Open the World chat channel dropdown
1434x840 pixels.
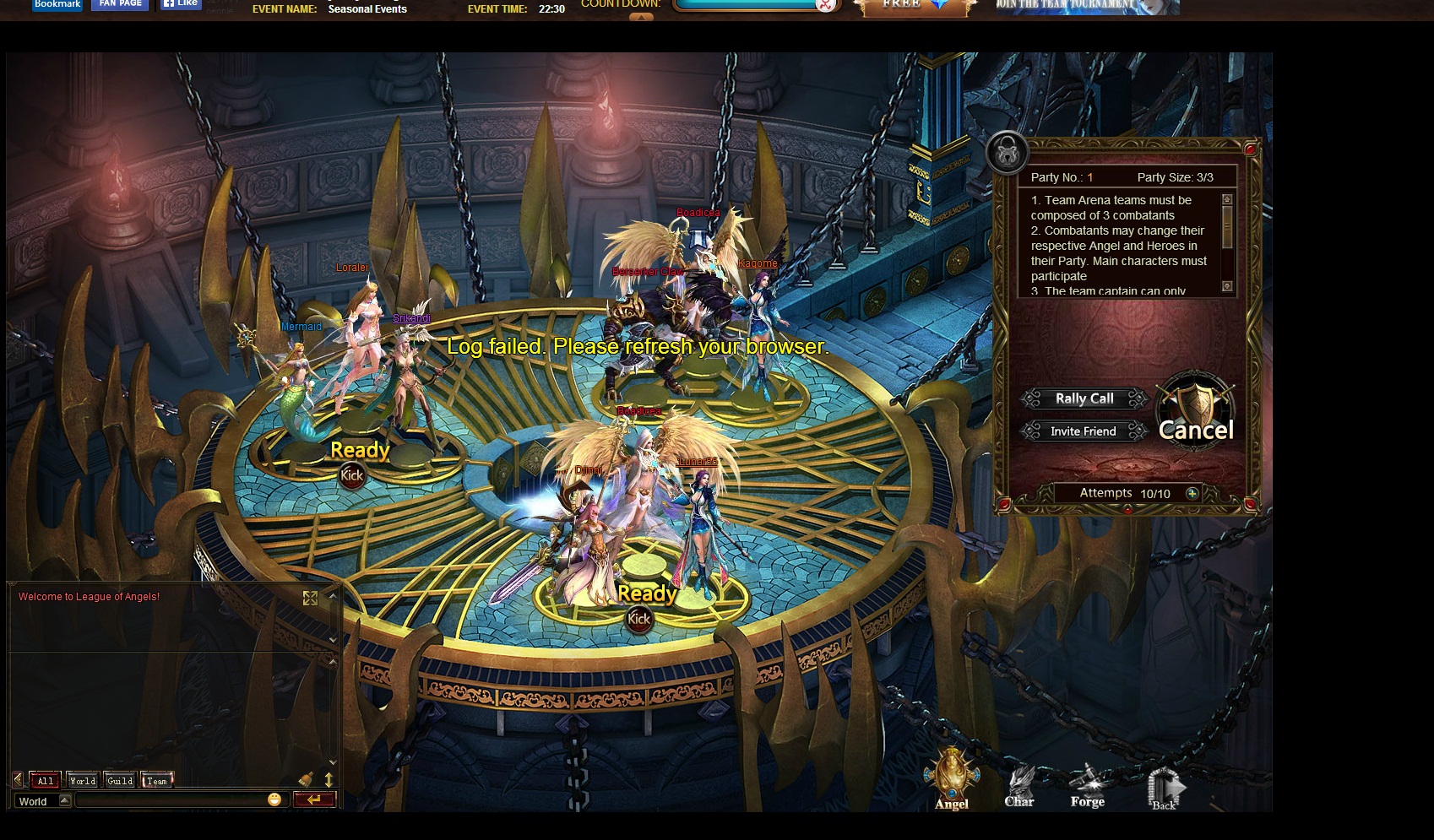[x=64, y=800]
